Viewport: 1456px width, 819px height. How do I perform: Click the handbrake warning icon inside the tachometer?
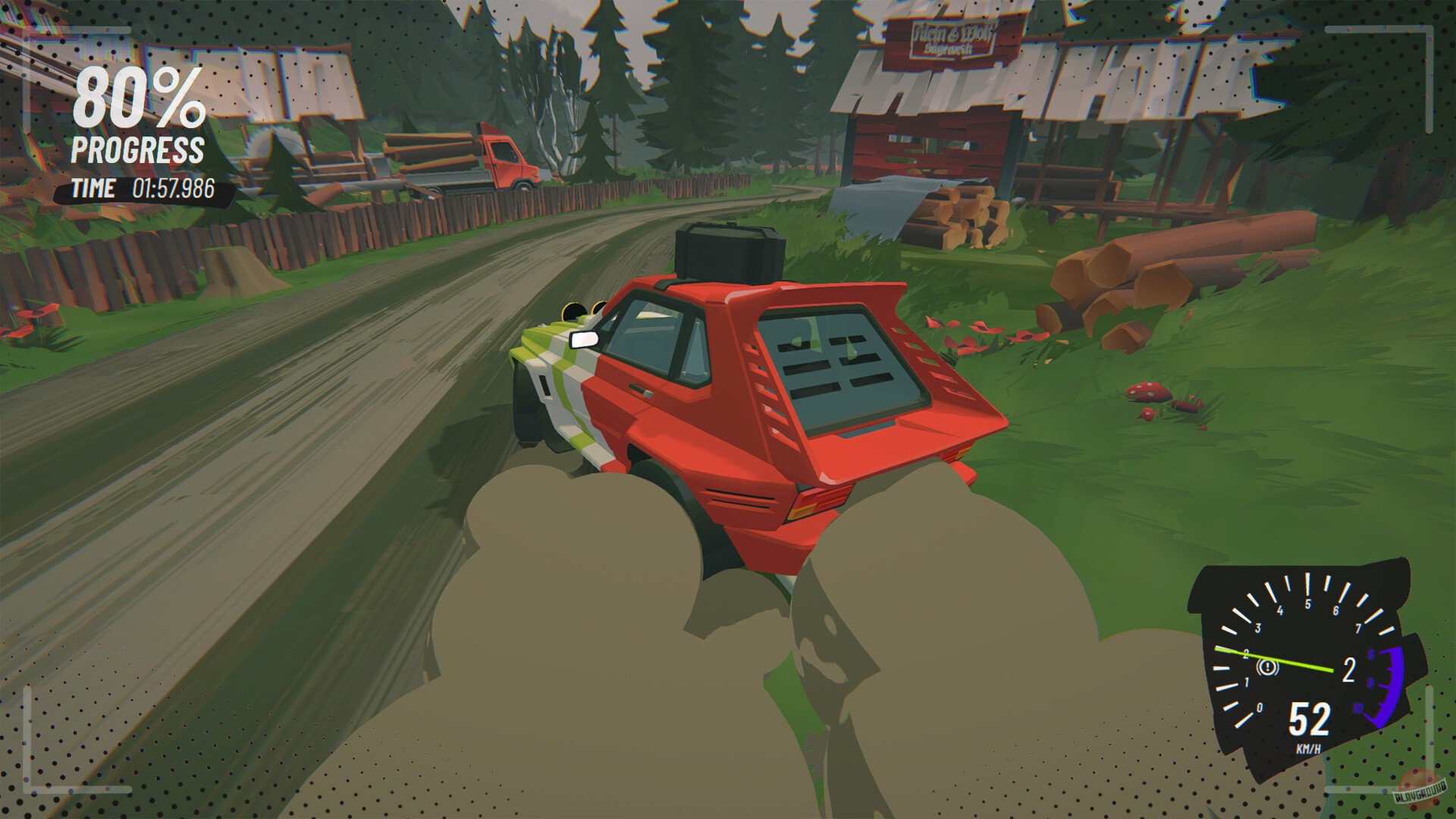(1268, 667)
